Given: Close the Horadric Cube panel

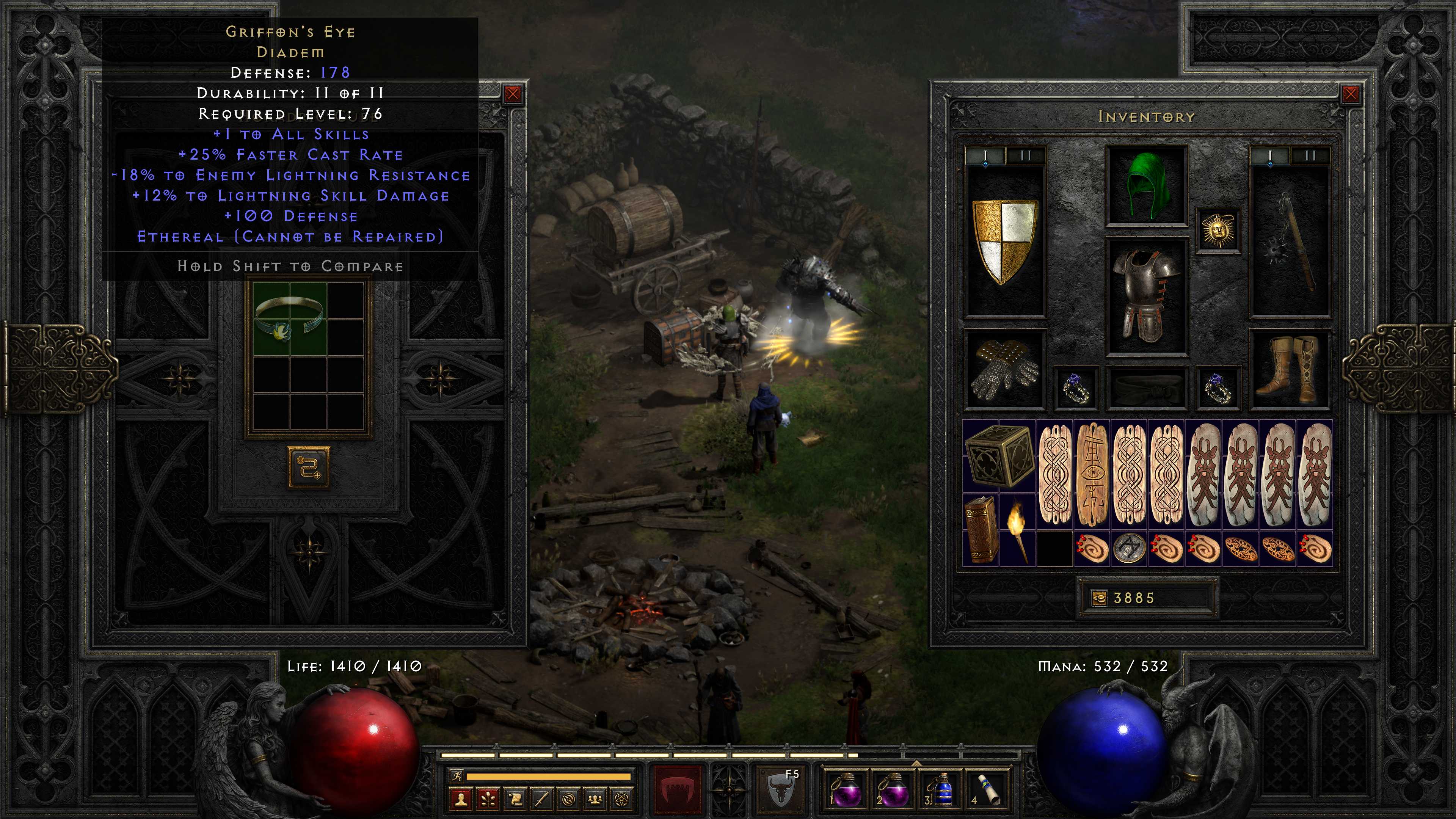Looking at the screenshot, I should tap(513, 94).
